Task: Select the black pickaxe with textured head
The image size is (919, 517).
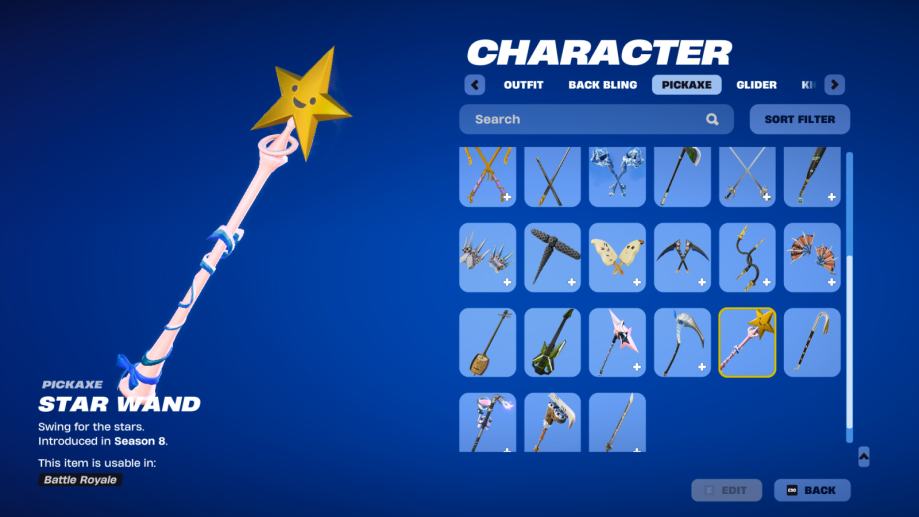Action: (552, 257)
